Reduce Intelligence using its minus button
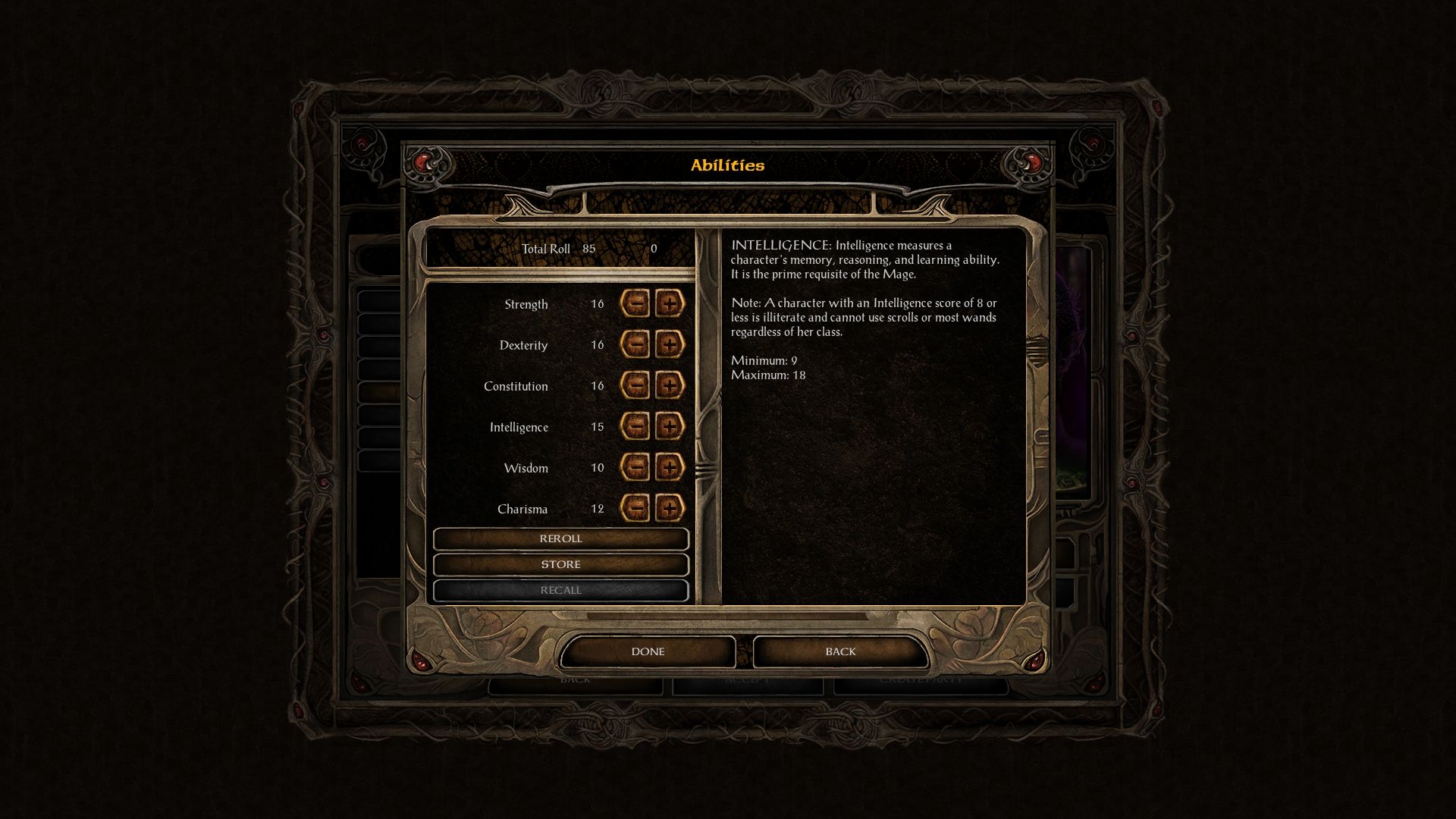 point(635,427)
